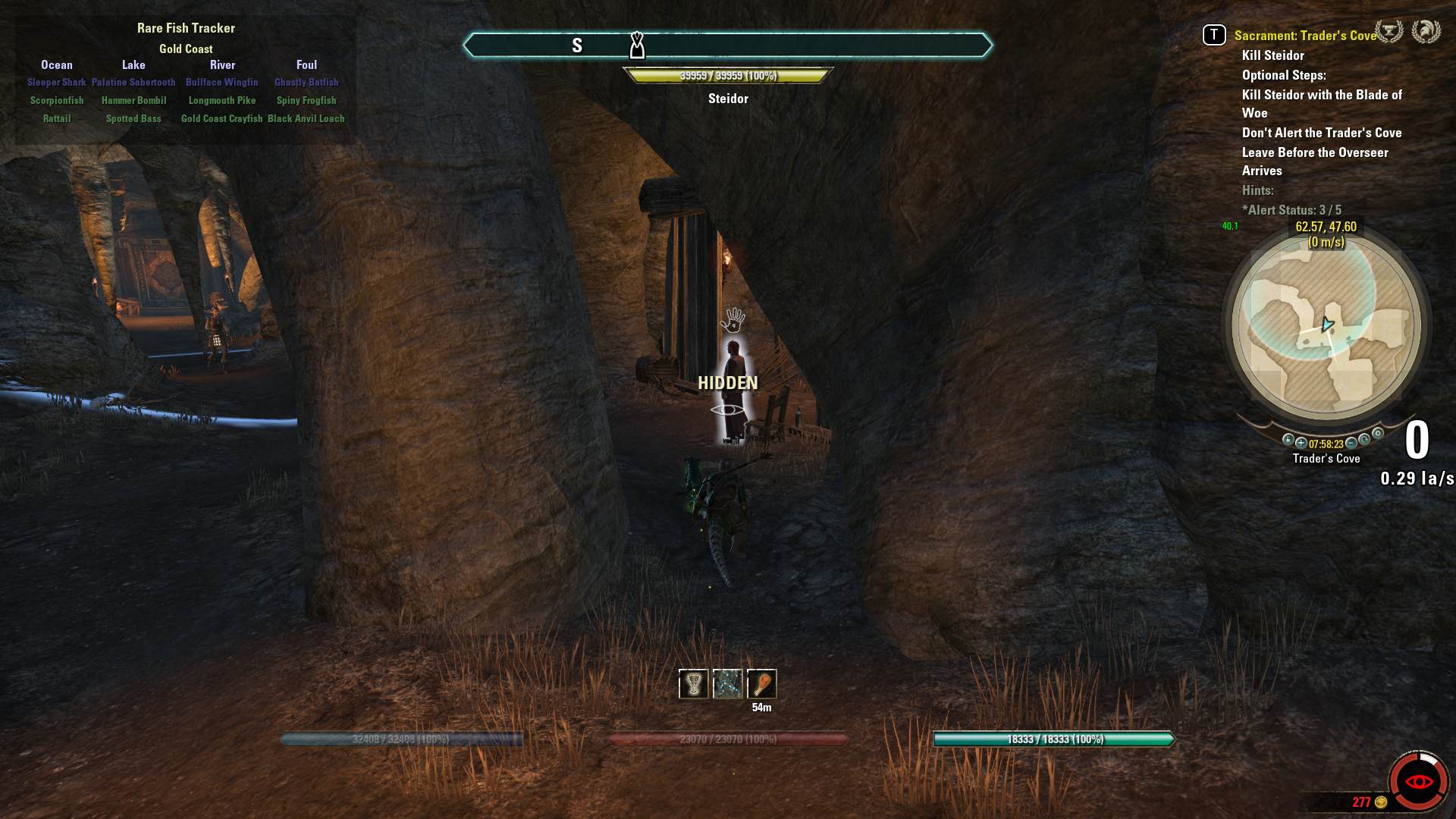Open the circular Trader's Cove minimap
Viewport: 1456px width, 819px height.
(x=1326, y=327)
